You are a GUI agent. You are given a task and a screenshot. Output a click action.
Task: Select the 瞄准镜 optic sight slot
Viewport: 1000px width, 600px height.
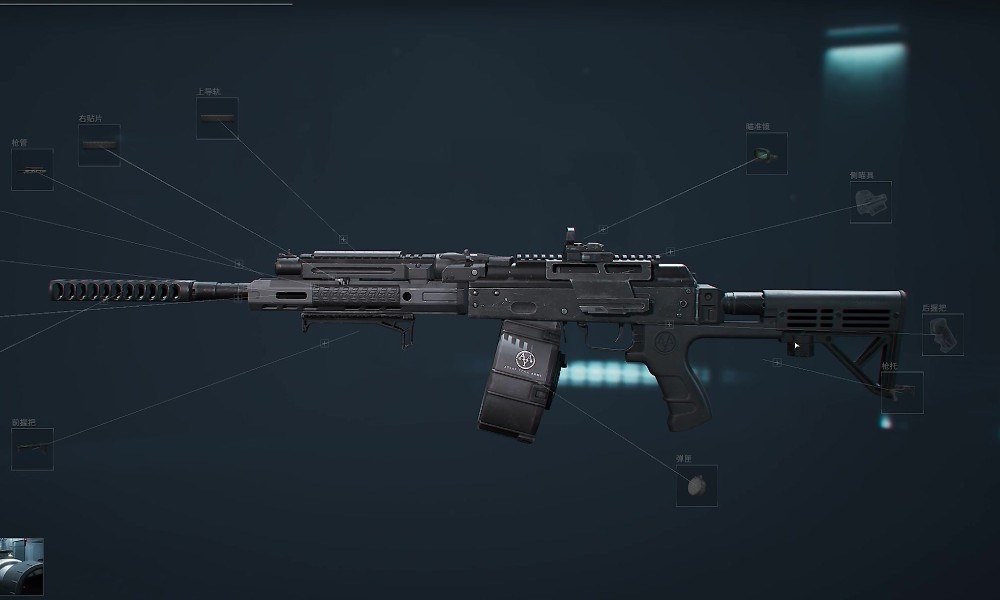pos(766,153)
